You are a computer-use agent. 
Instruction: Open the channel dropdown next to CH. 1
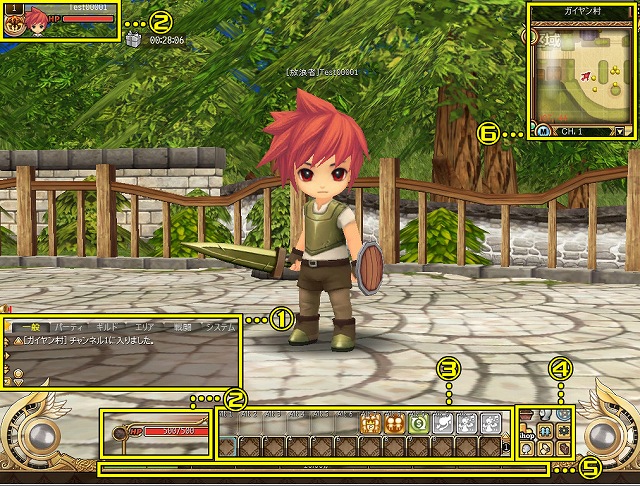pyautogui.click(x=621, y=131)
